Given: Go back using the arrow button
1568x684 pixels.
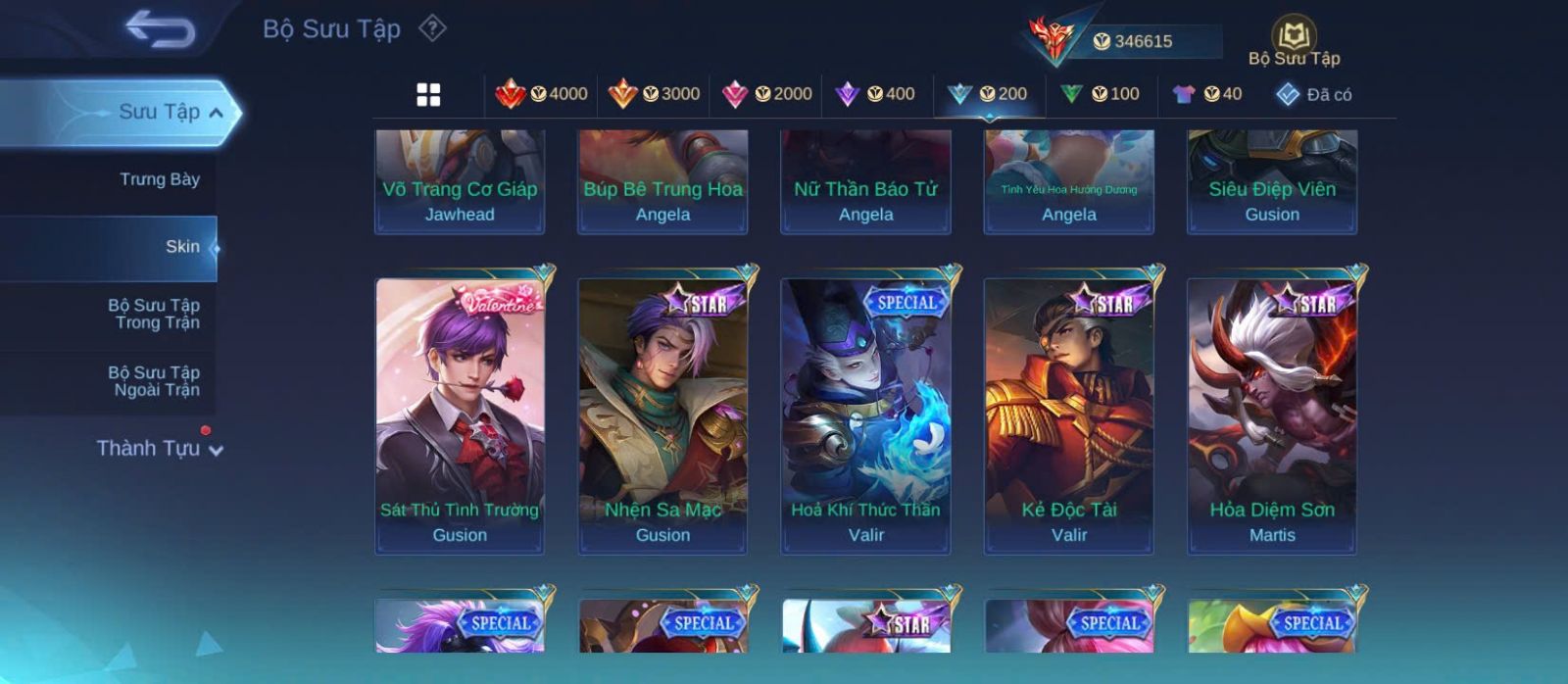Looking at the screenshot, I should [x=160, y=29].
